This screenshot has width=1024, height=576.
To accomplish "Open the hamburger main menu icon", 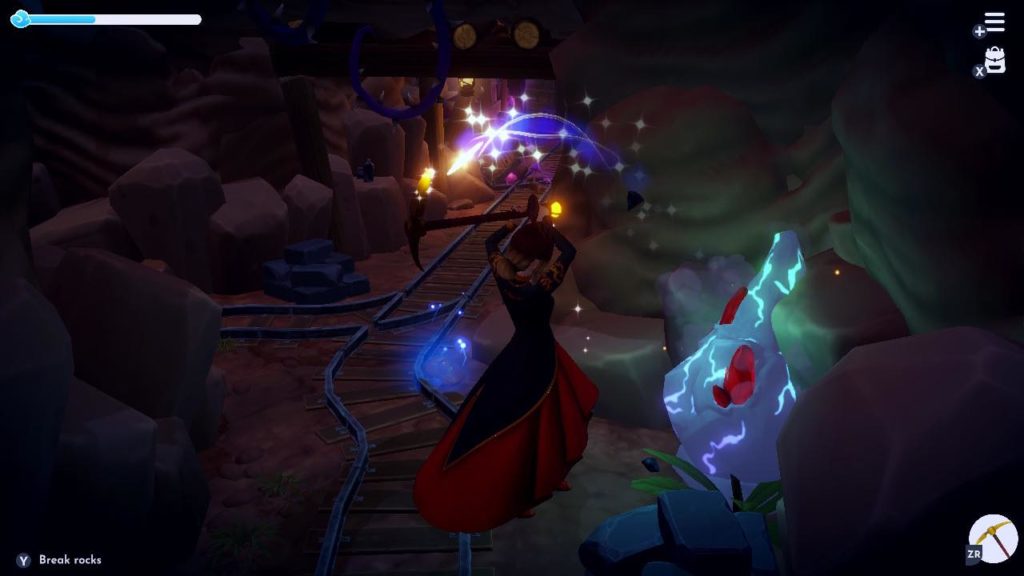I will point(994,22).
